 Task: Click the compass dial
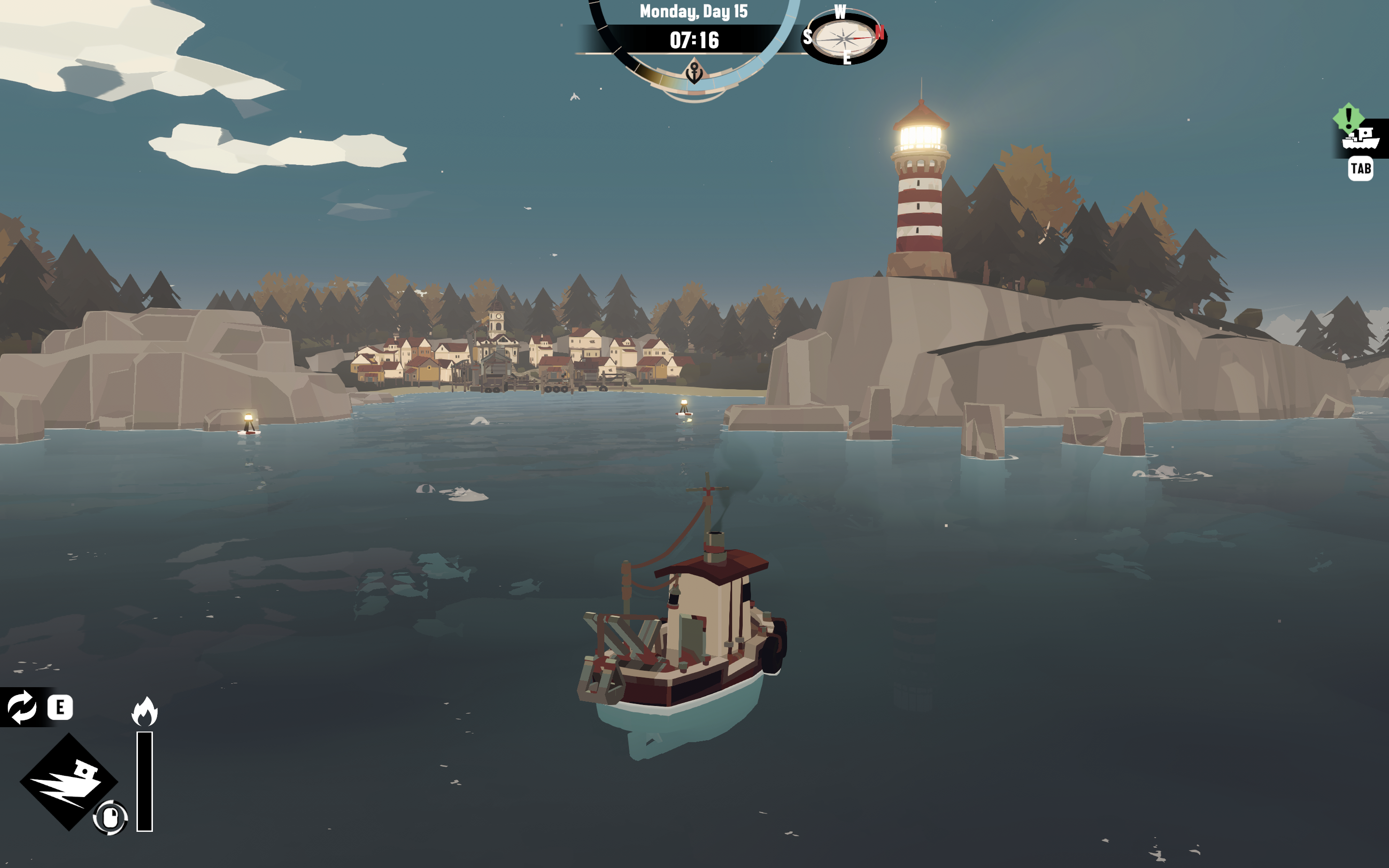[x=844, y=39]
